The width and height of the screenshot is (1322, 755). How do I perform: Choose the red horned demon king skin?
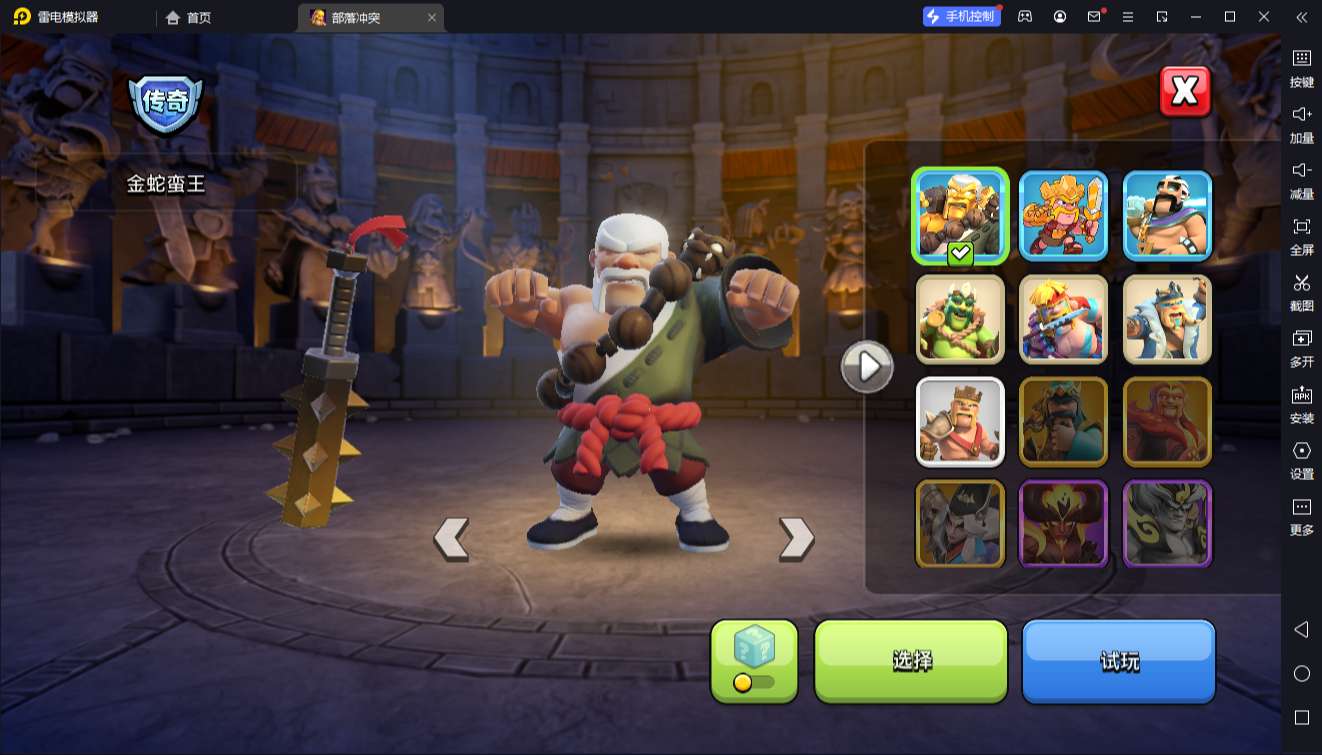click(x=1063, y=524)
